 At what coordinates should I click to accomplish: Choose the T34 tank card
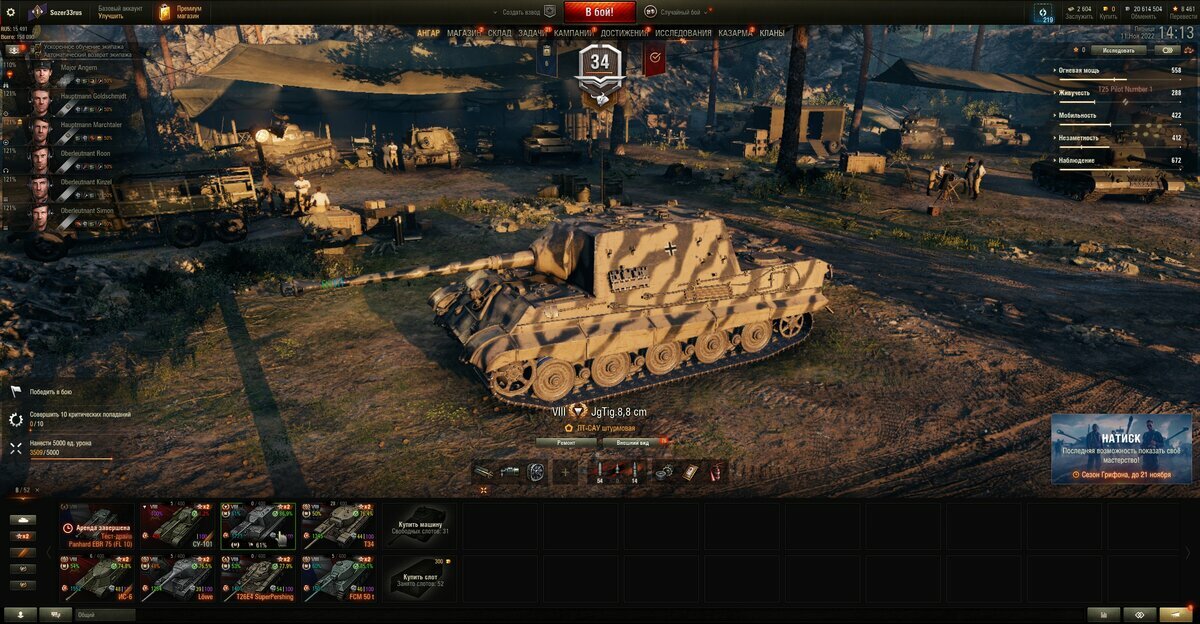point(338,525)
